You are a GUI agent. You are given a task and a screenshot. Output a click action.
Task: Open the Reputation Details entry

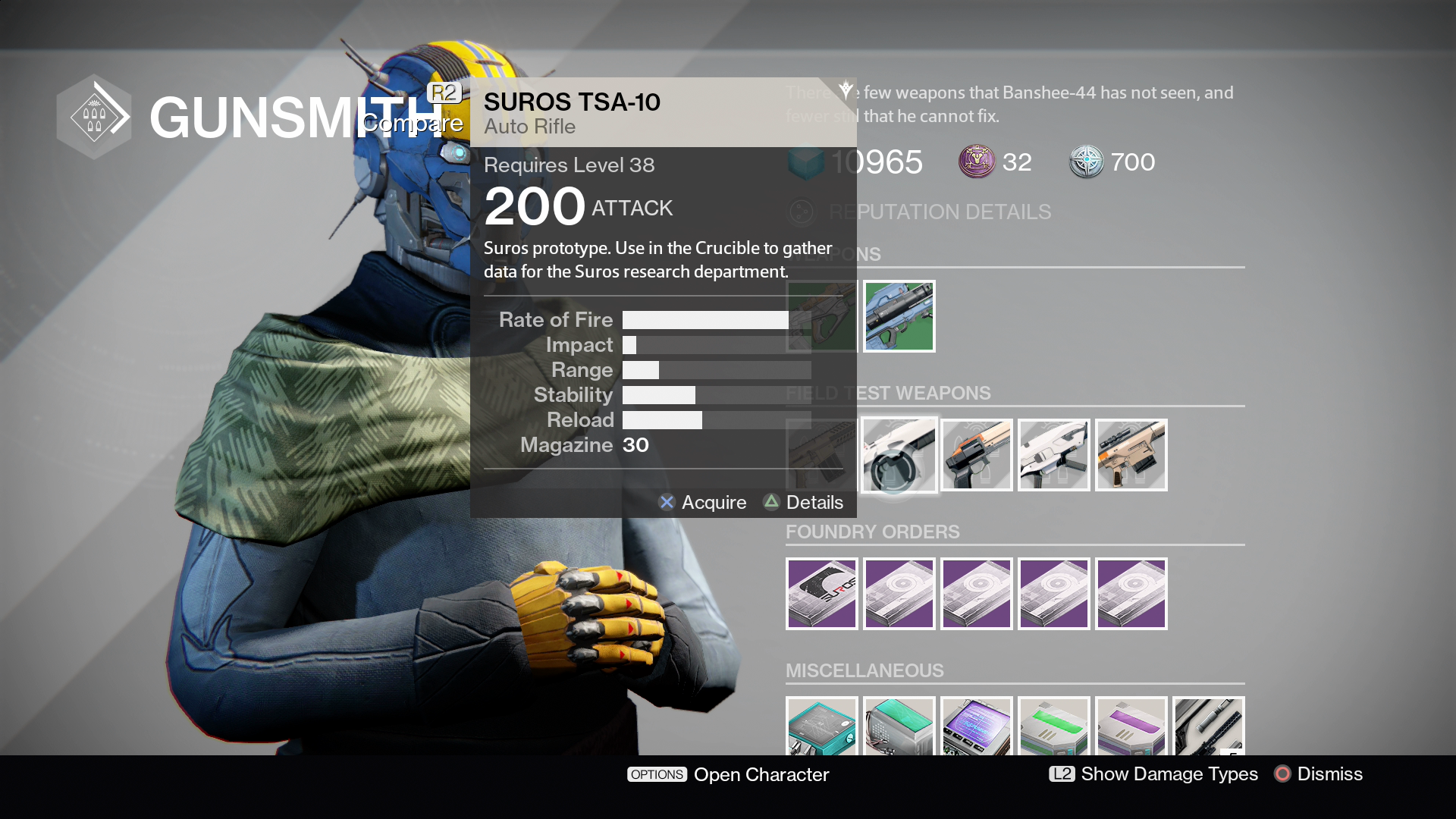(x=939, y=212)
